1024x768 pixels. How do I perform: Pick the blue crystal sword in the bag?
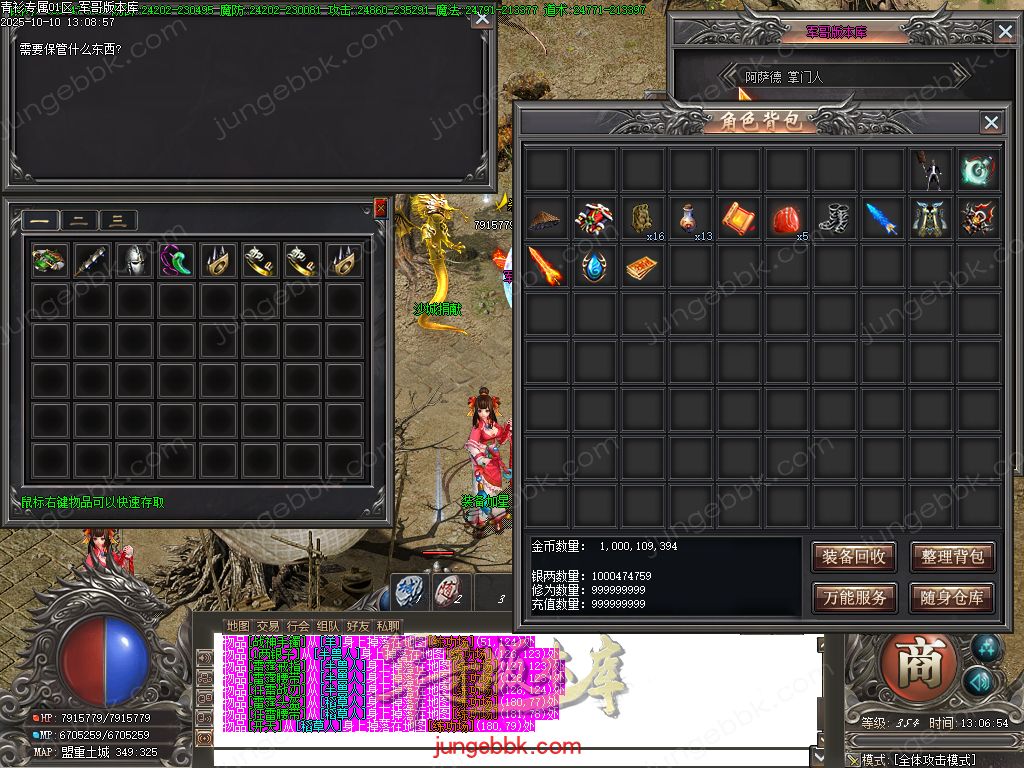[882, 218]
